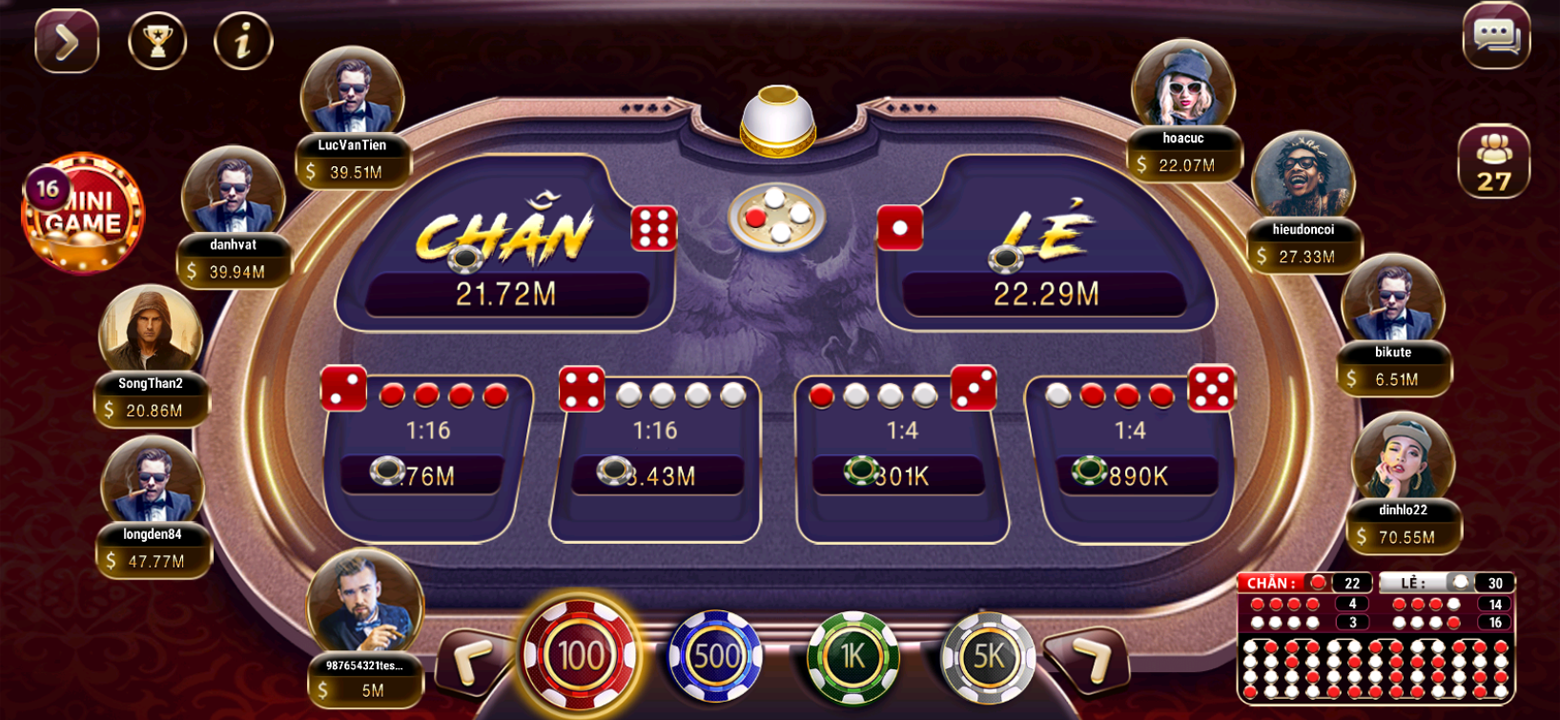Viewport: 1560px width, 720px height.
Task: Show previous chip values
Action: [469, 660]
